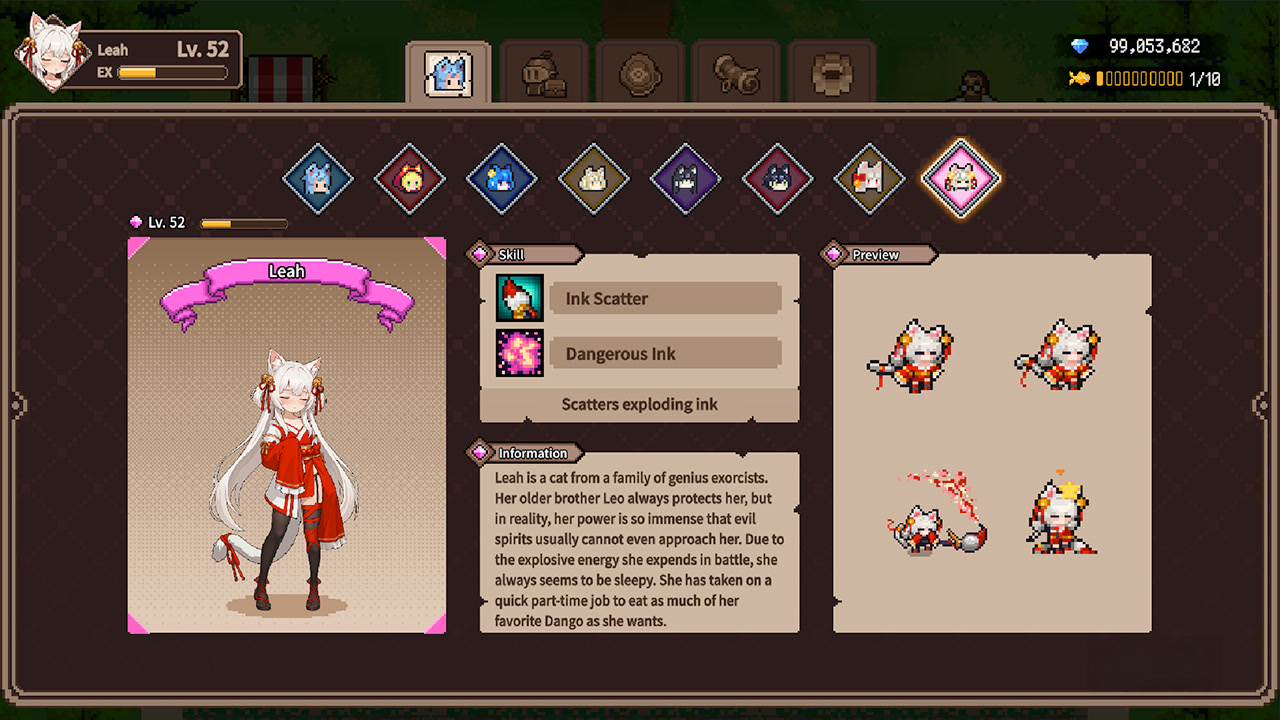Select the blue-haired cat with yellow flower

click(502, 179)
